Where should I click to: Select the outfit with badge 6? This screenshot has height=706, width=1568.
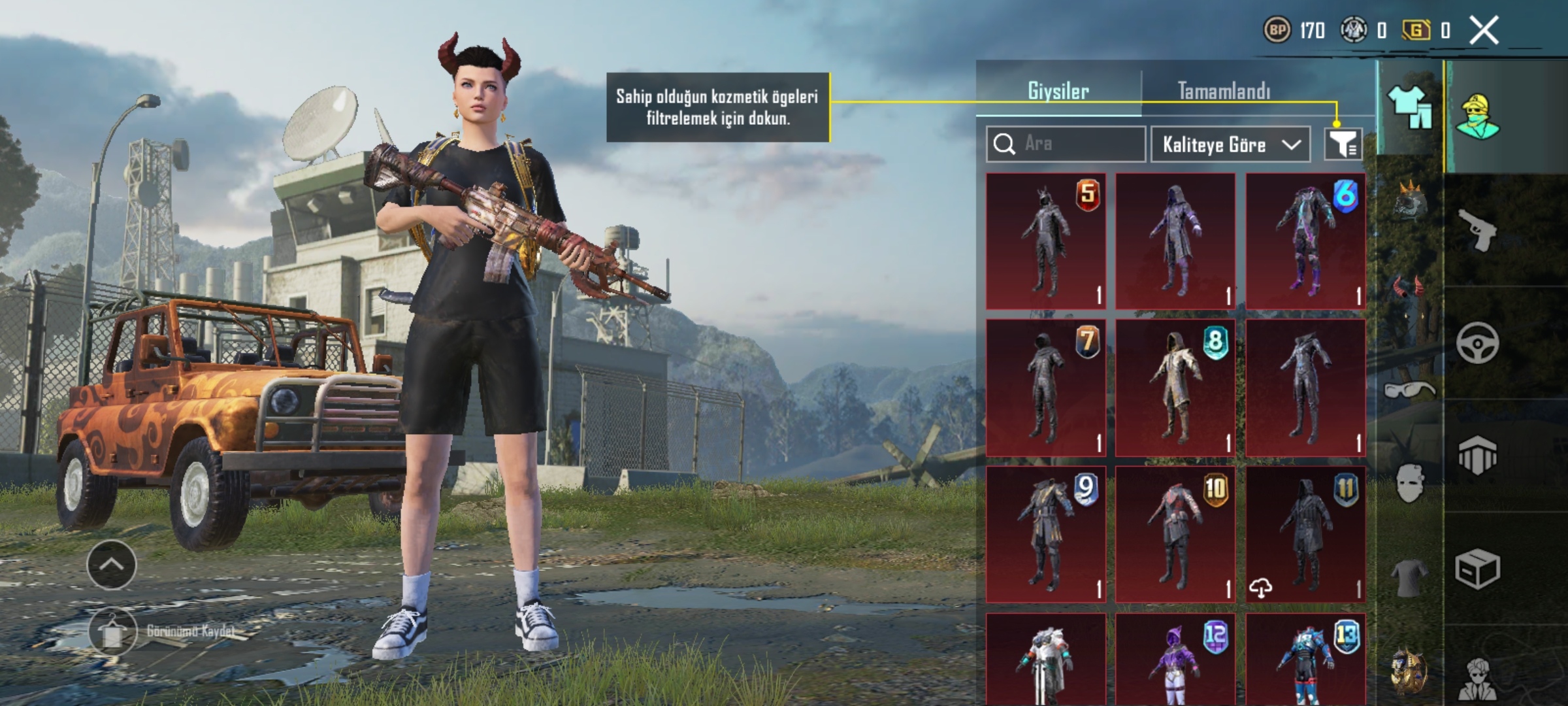1305,241
